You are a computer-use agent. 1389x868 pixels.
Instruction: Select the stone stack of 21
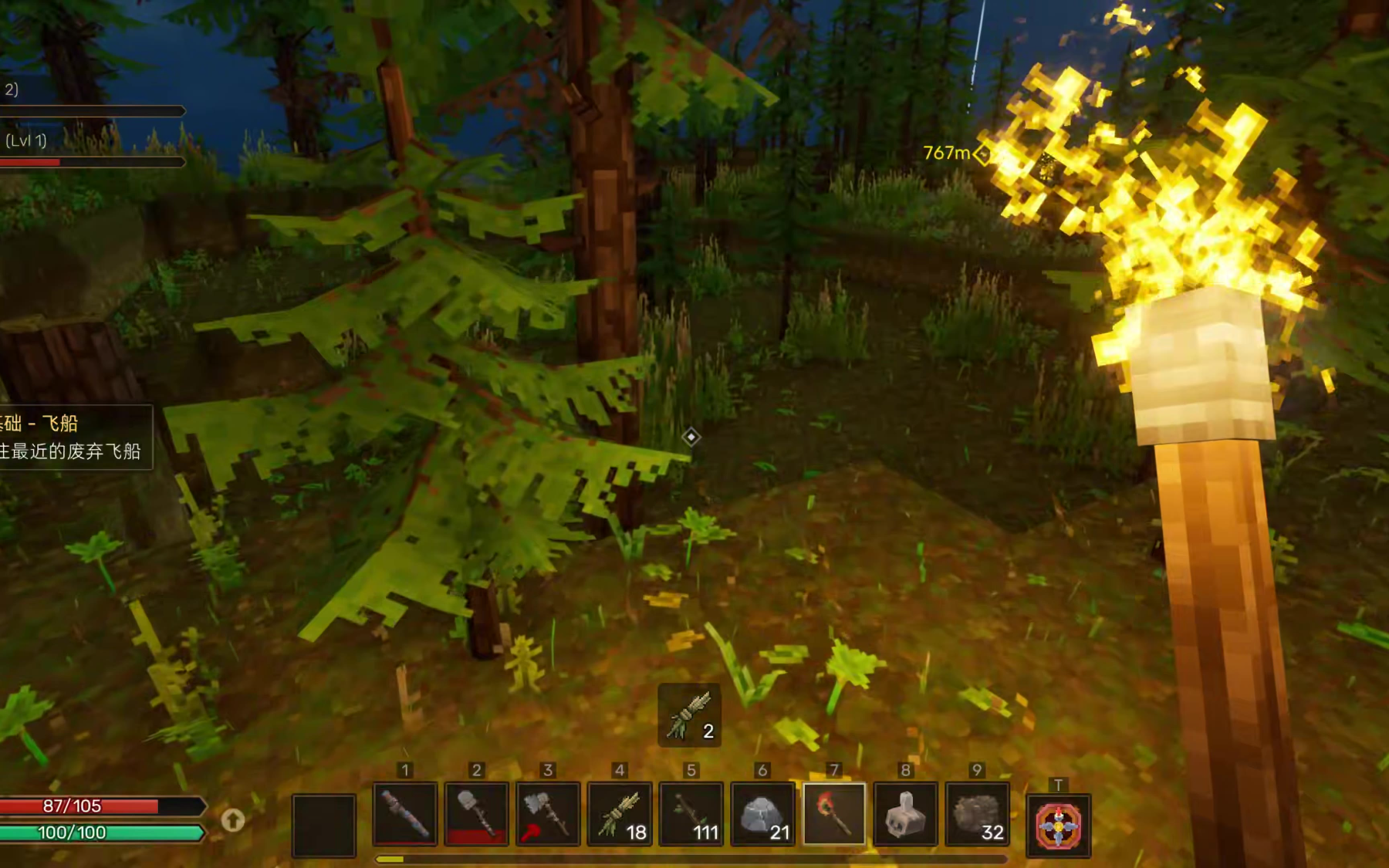pyautogui.click(x=762, y=814)
